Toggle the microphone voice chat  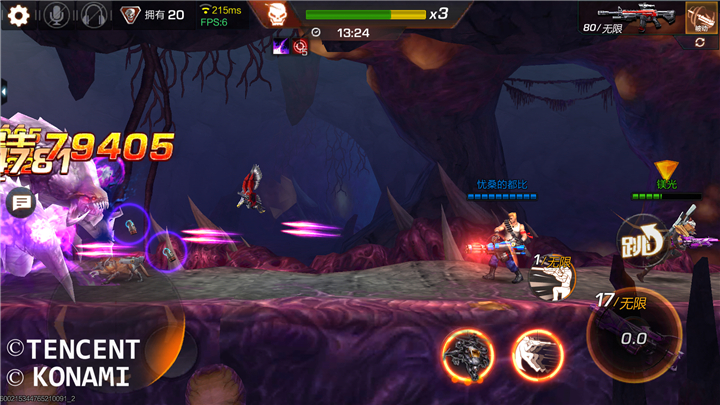coord(57,15)
